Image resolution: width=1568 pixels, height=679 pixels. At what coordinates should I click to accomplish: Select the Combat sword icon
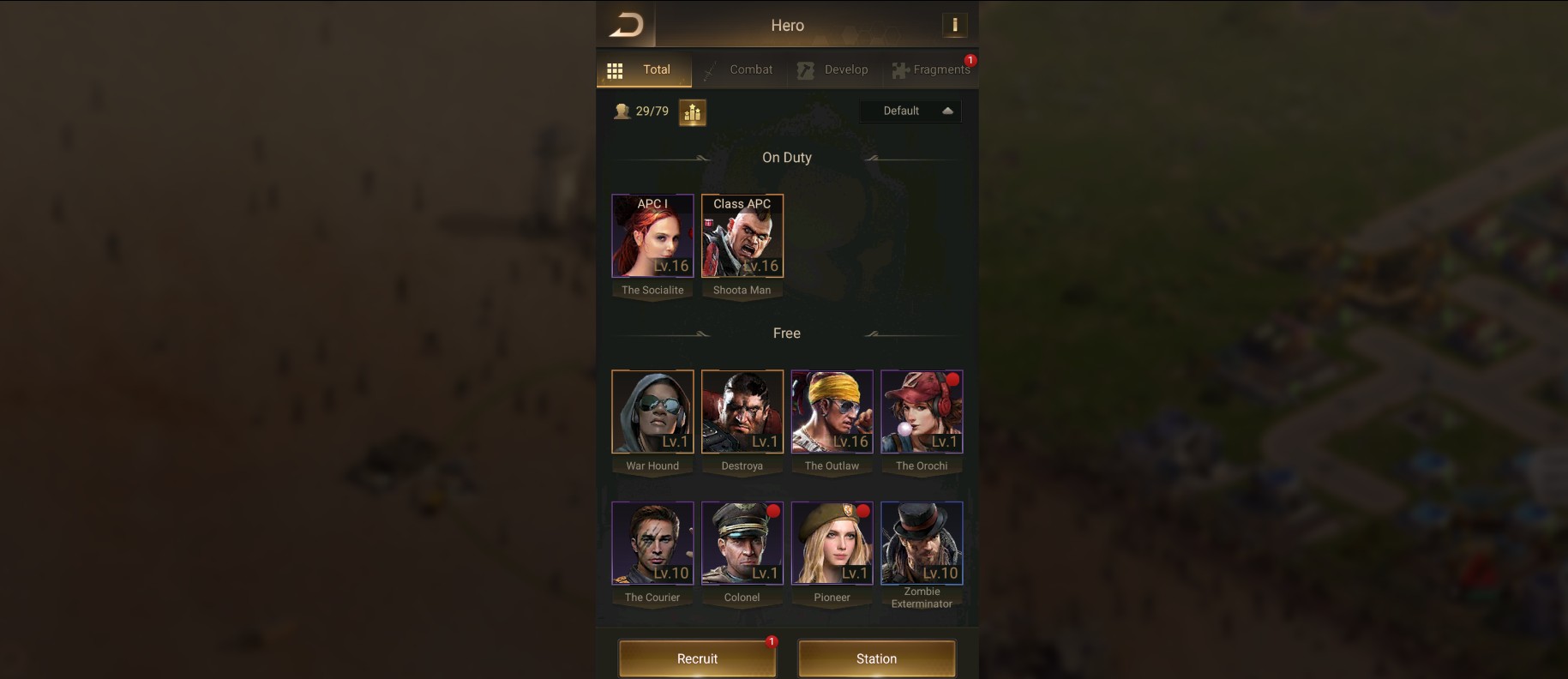[708, 69]
